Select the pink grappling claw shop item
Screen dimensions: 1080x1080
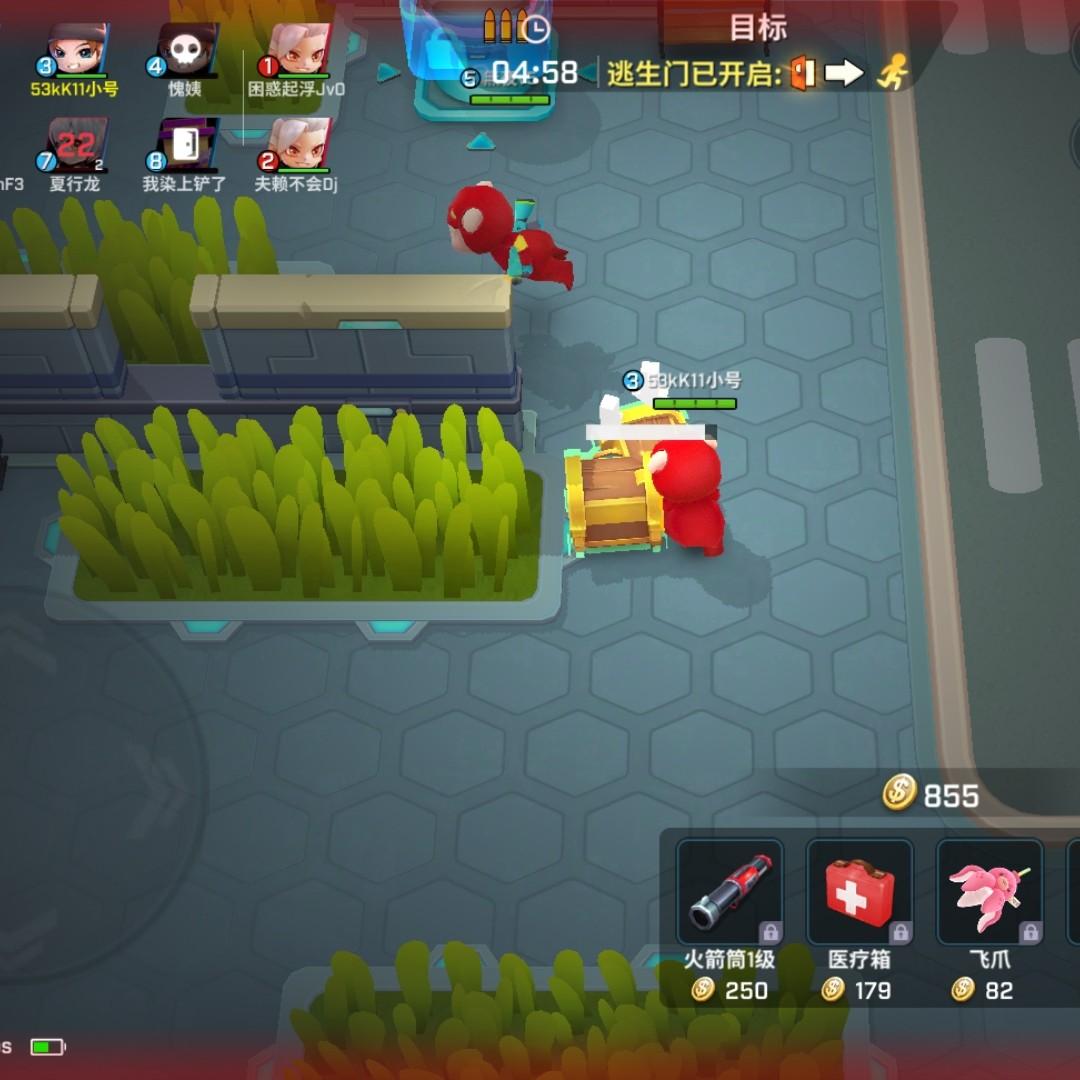989,892
